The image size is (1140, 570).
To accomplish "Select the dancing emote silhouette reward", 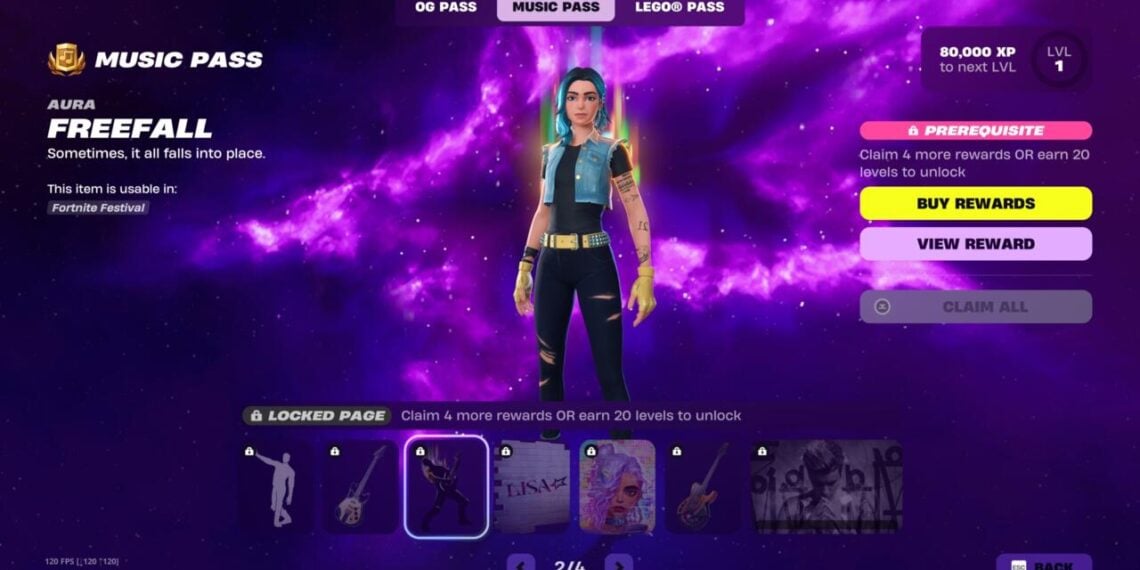I will [x=277, y=486].
